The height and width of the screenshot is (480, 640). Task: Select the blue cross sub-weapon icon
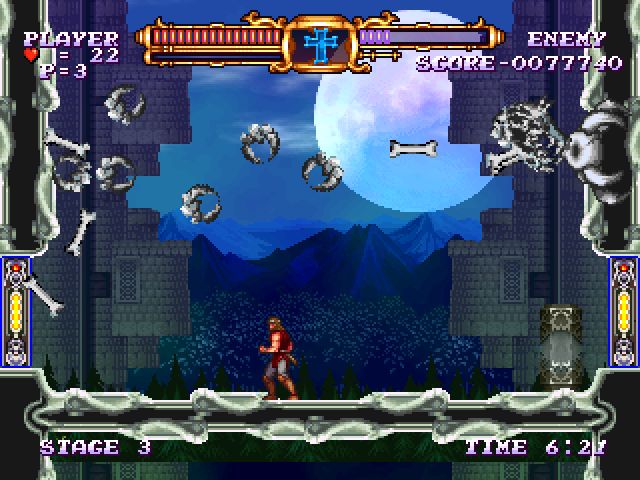(320, 44)
